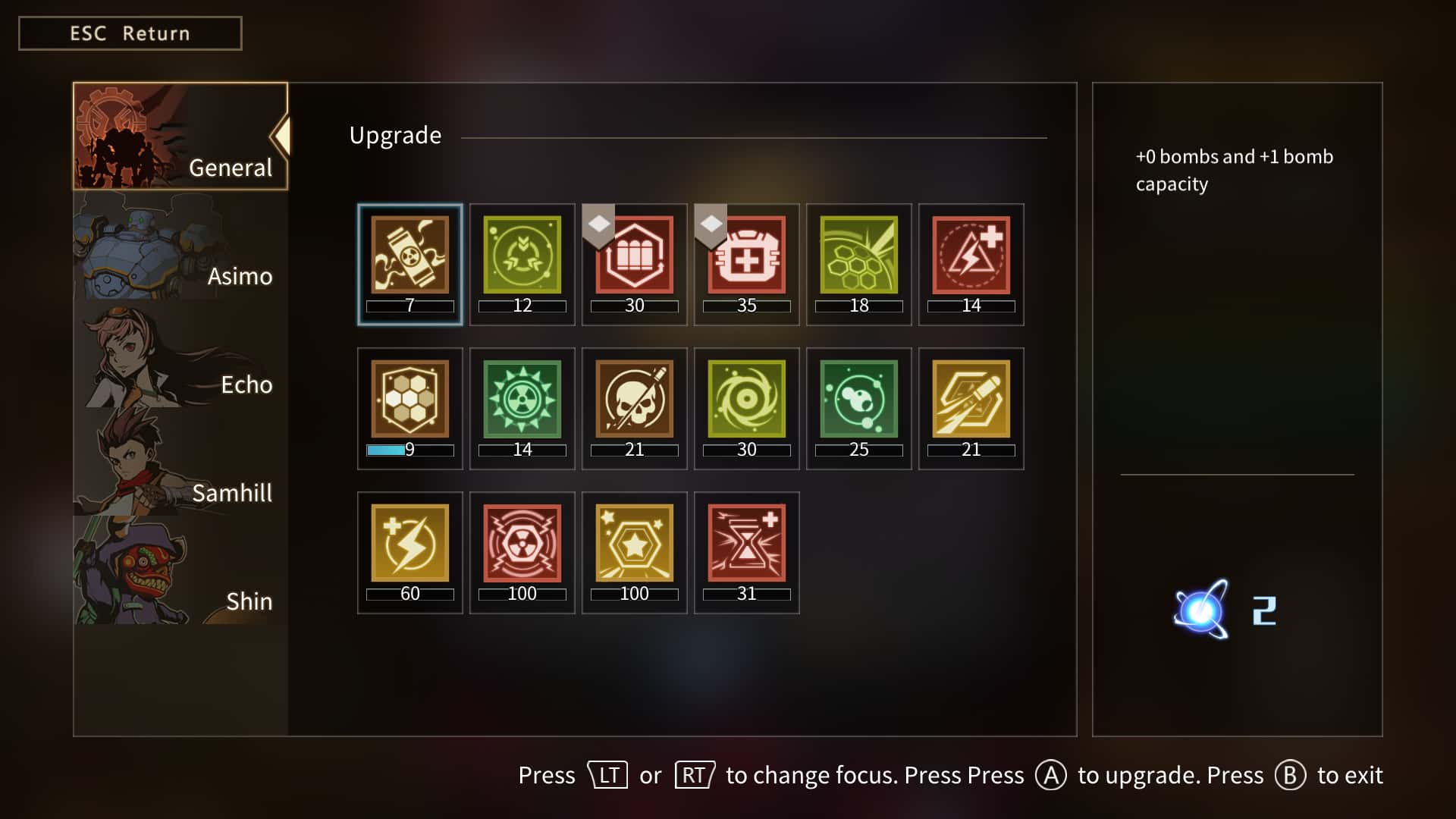Choose the Shin character tab
This screenshot has width=1456, height=819.
[180, 570]
